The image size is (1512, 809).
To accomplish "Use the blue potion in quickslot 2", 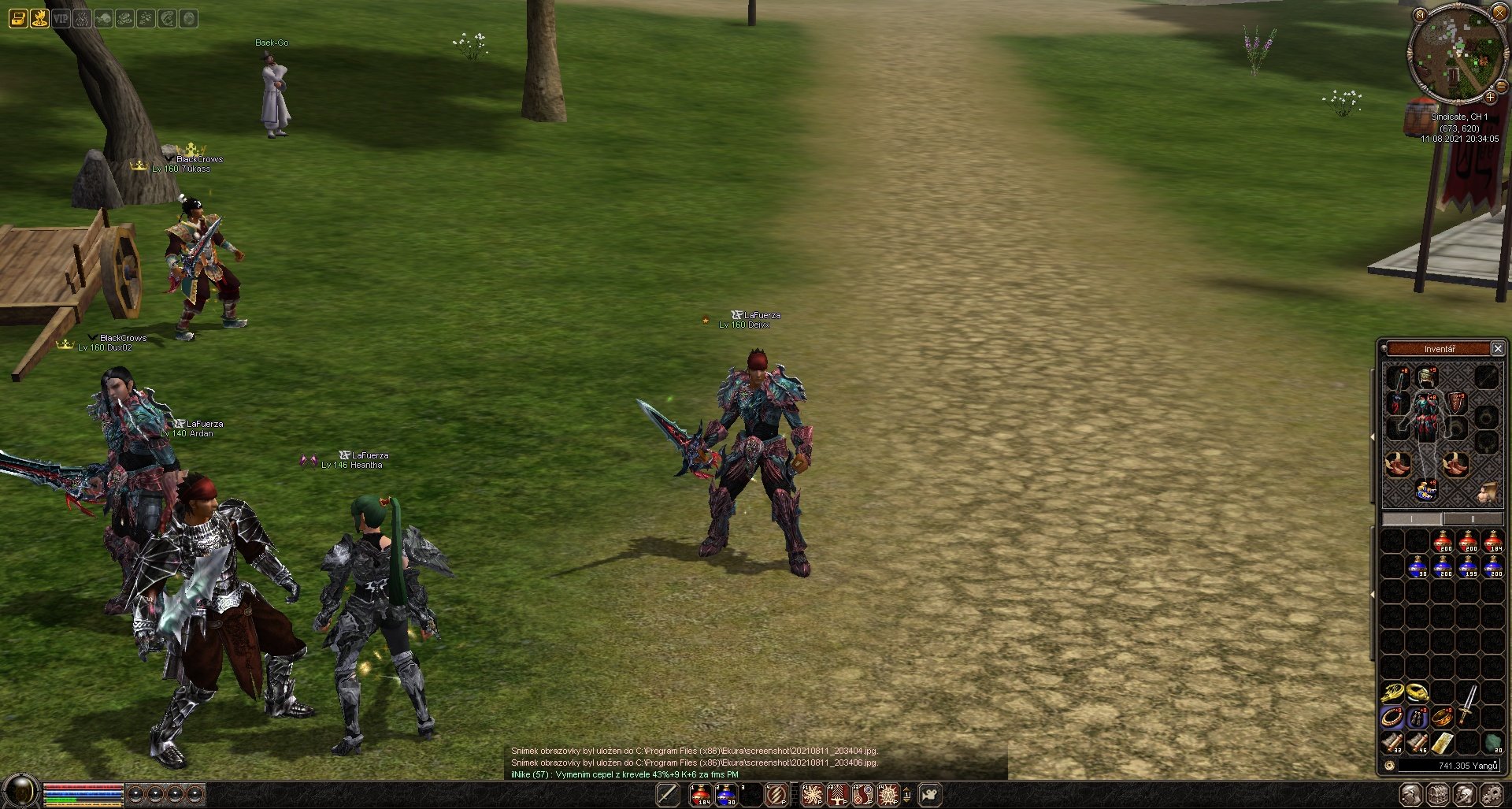I will tap(725, 795).
